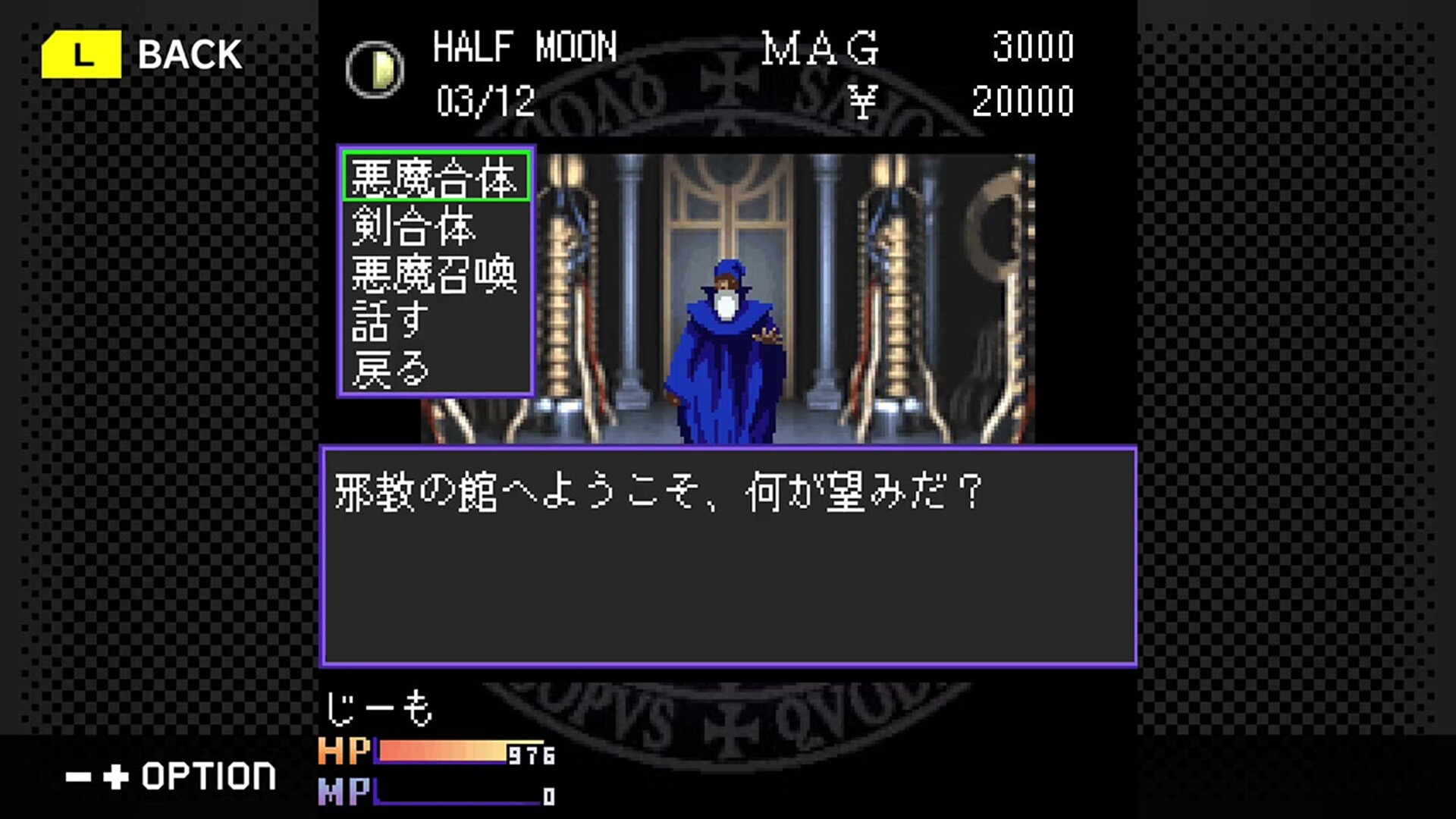
Task: Select the MAG currency counter
Action: coord(821,48)
